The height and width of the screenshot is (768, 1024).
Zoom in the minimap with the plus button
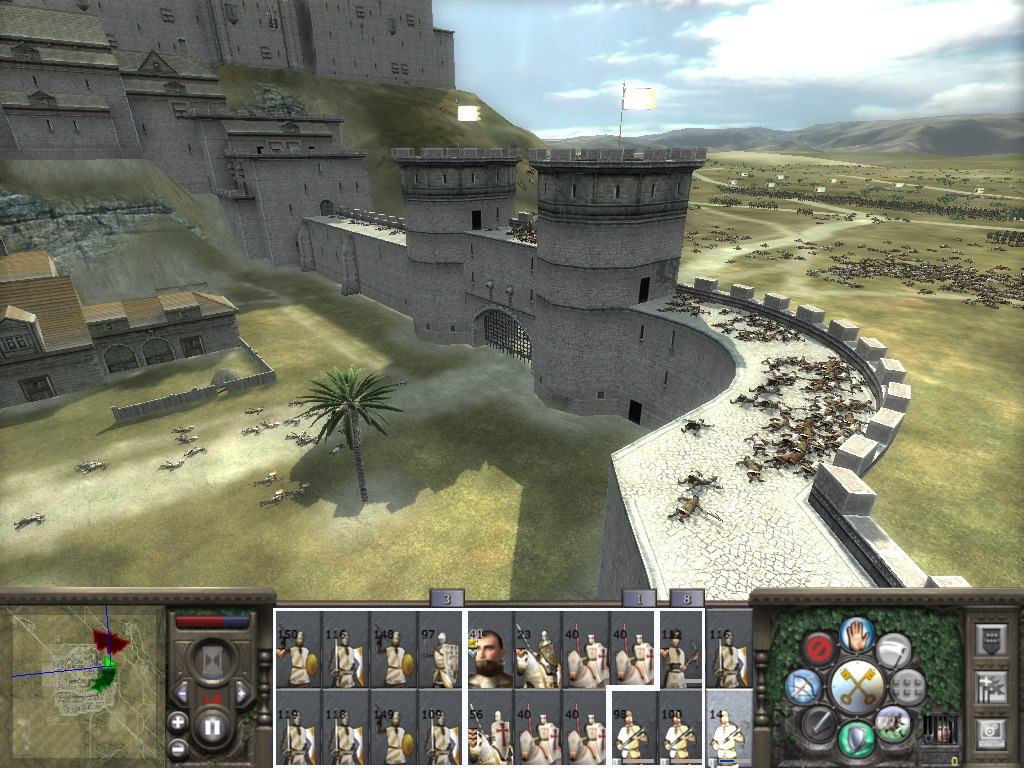(x=178, y=721)
